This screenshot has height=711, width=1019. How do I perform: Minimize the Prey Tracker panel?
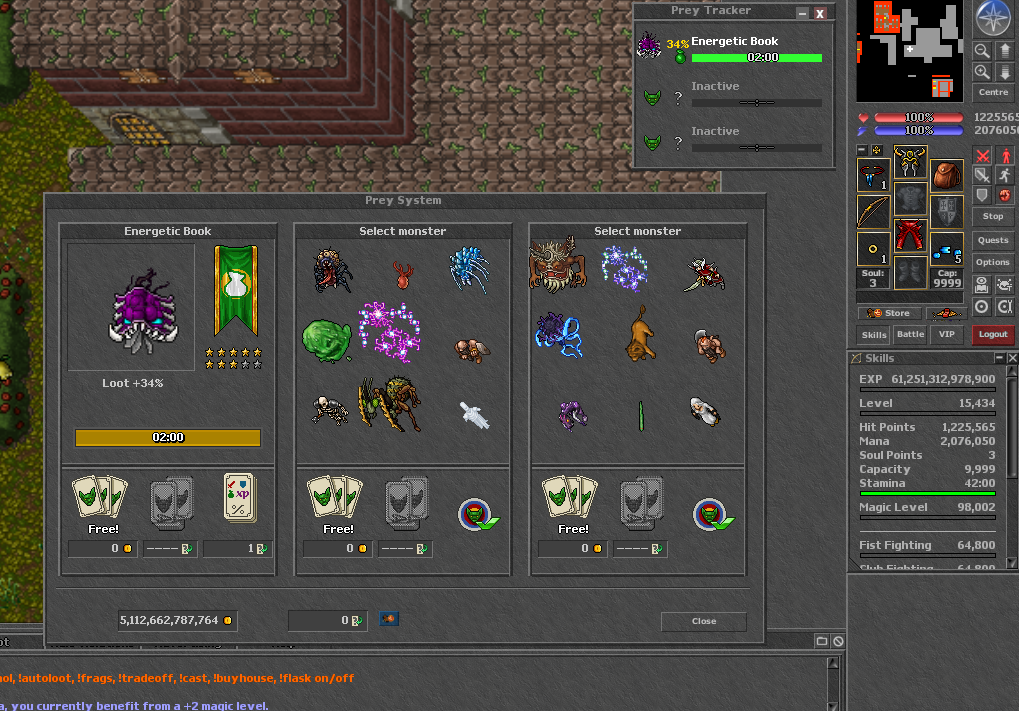[801, 13]
